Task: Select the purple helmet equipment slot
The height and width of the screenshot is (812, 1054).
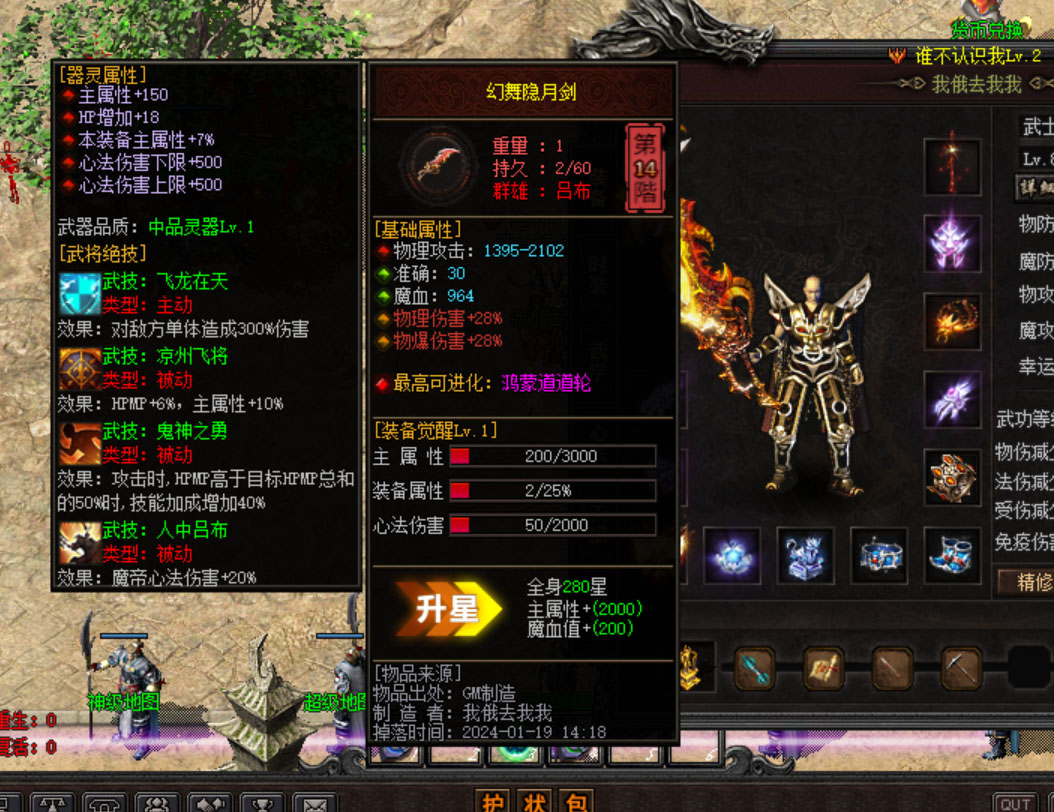Action: click(949, 241)
